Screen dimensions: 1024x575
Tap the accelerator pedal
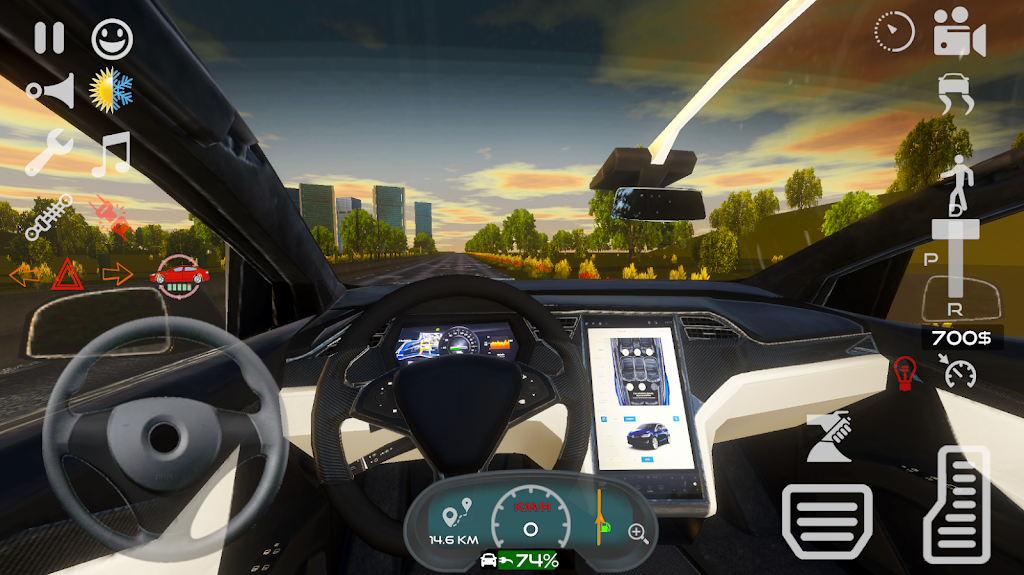(x=955, y=505)
